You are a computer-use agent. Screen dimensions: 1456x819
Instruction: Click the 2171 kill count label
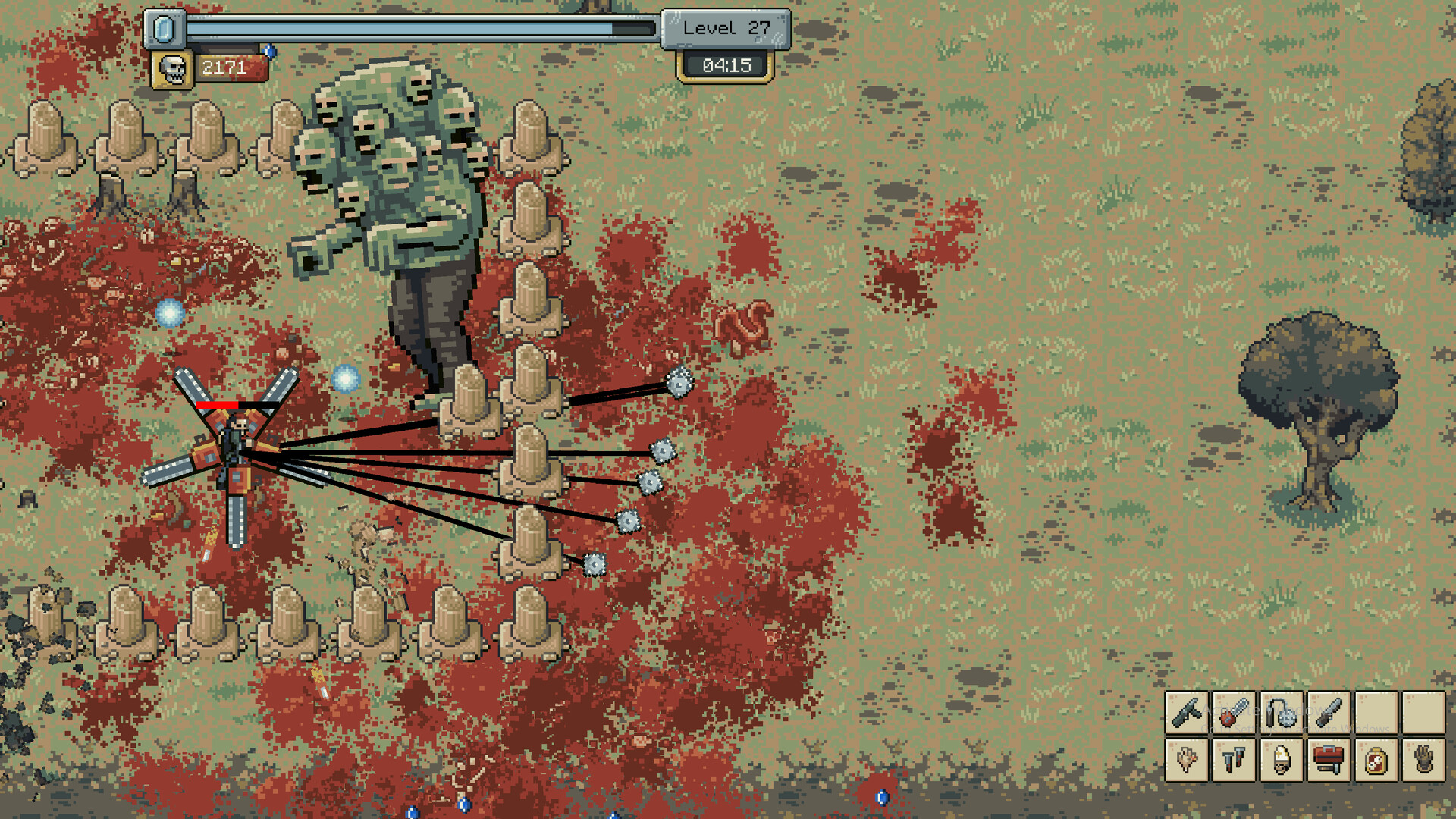click(224, 67)
